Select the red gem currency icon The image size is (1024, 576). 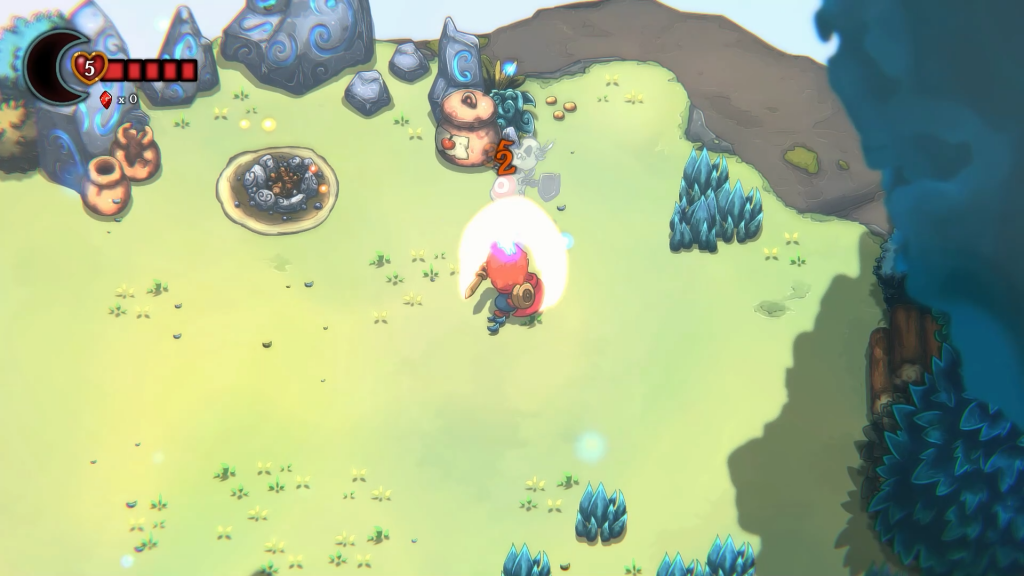106,98
